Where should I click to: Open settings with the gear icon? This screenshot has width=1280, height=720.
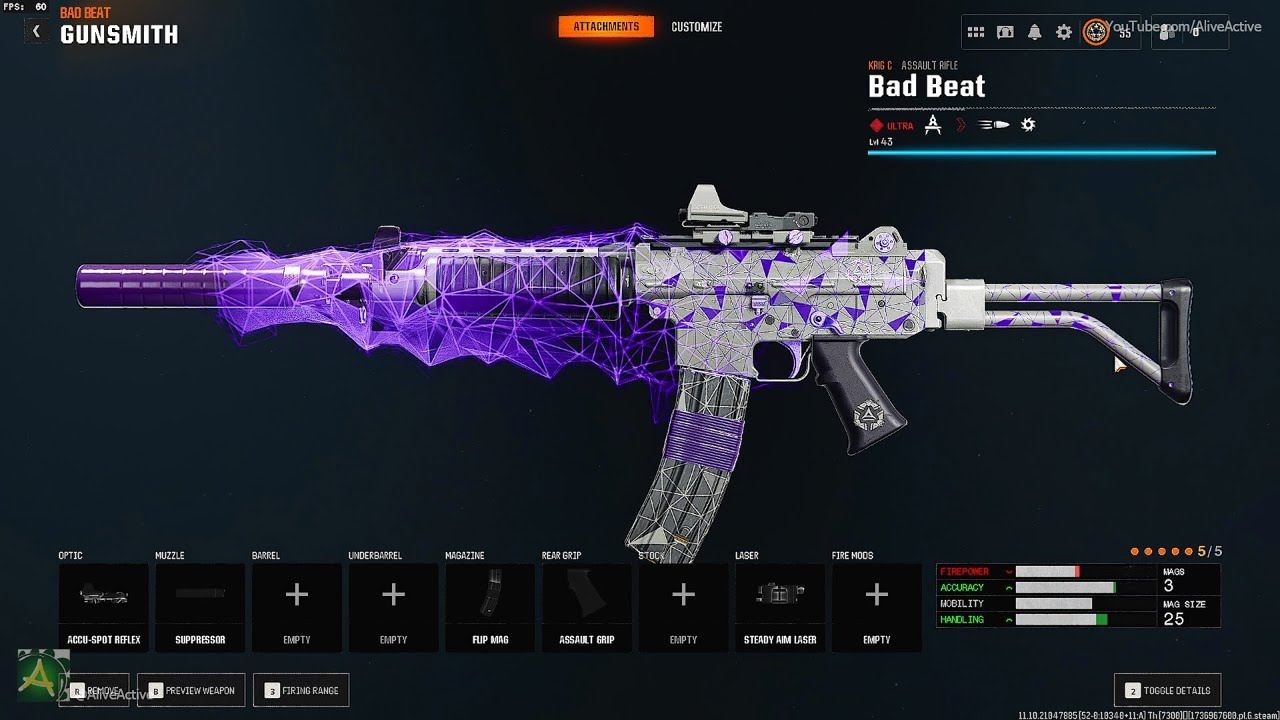pyautogui.click(x=1064, y=32)
